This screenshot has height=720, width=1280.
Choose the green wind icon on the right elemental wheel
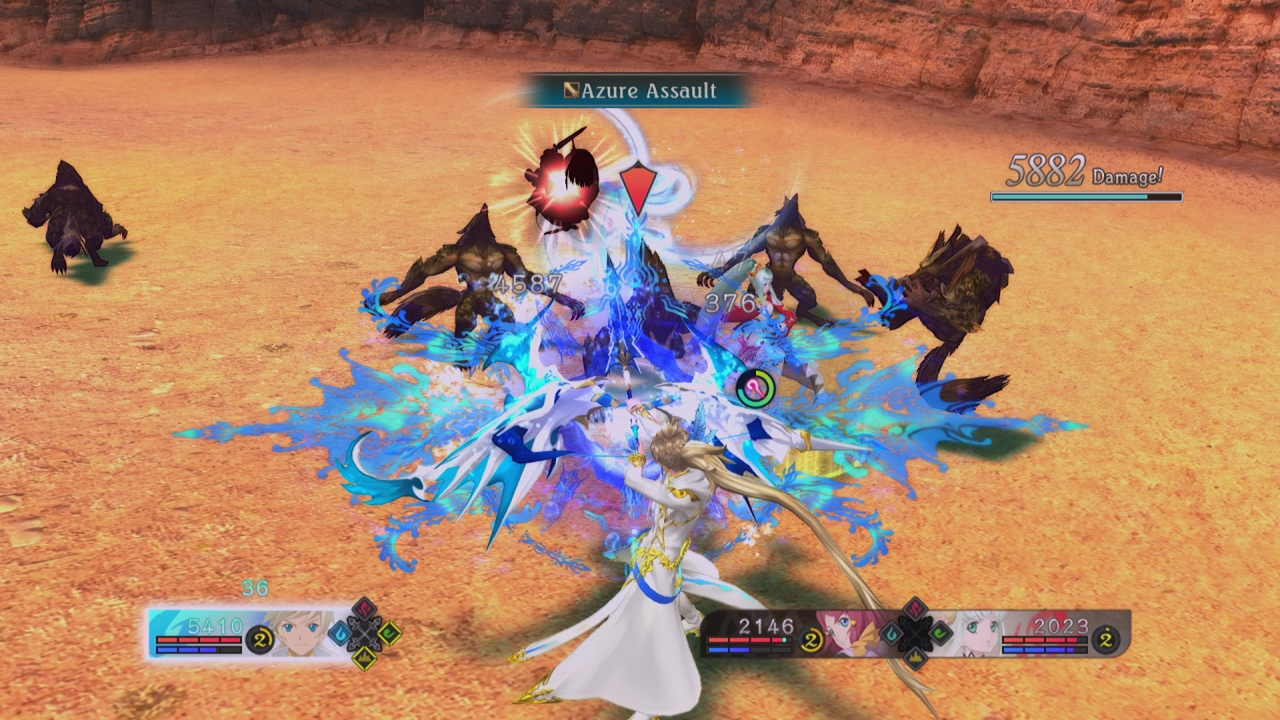(940, 632)
